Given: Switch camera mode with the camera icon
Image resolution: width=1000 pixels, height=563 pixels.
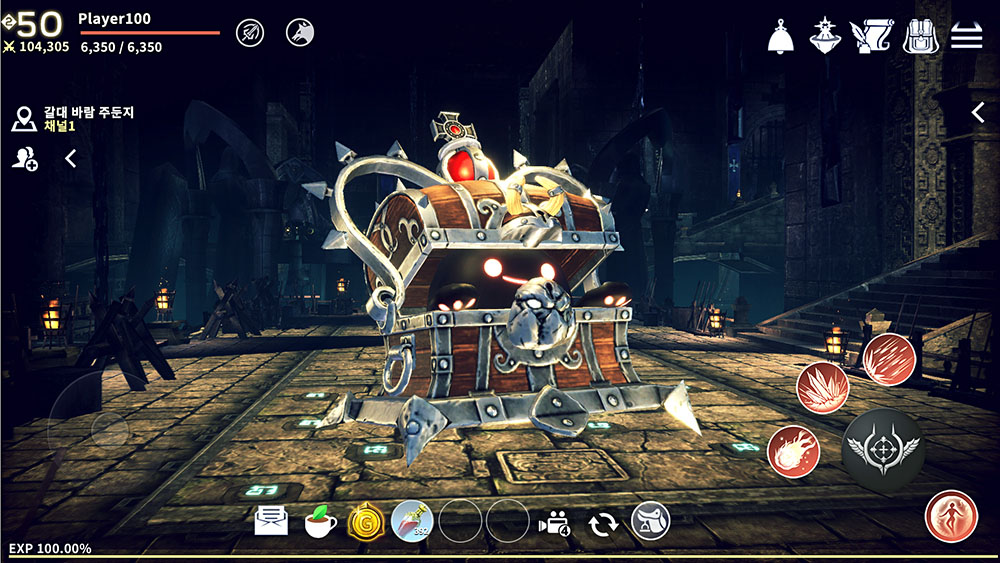Looking at the screenshot, I should point(553,522).
